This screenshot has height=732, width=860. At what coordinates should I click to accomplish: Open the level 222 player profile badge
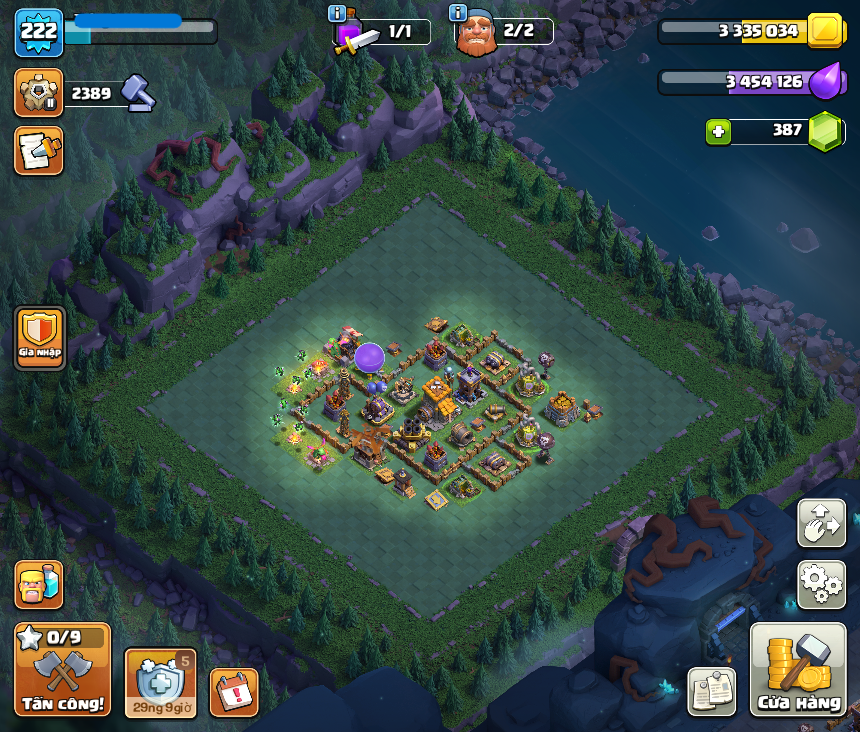tap(39, 32)
